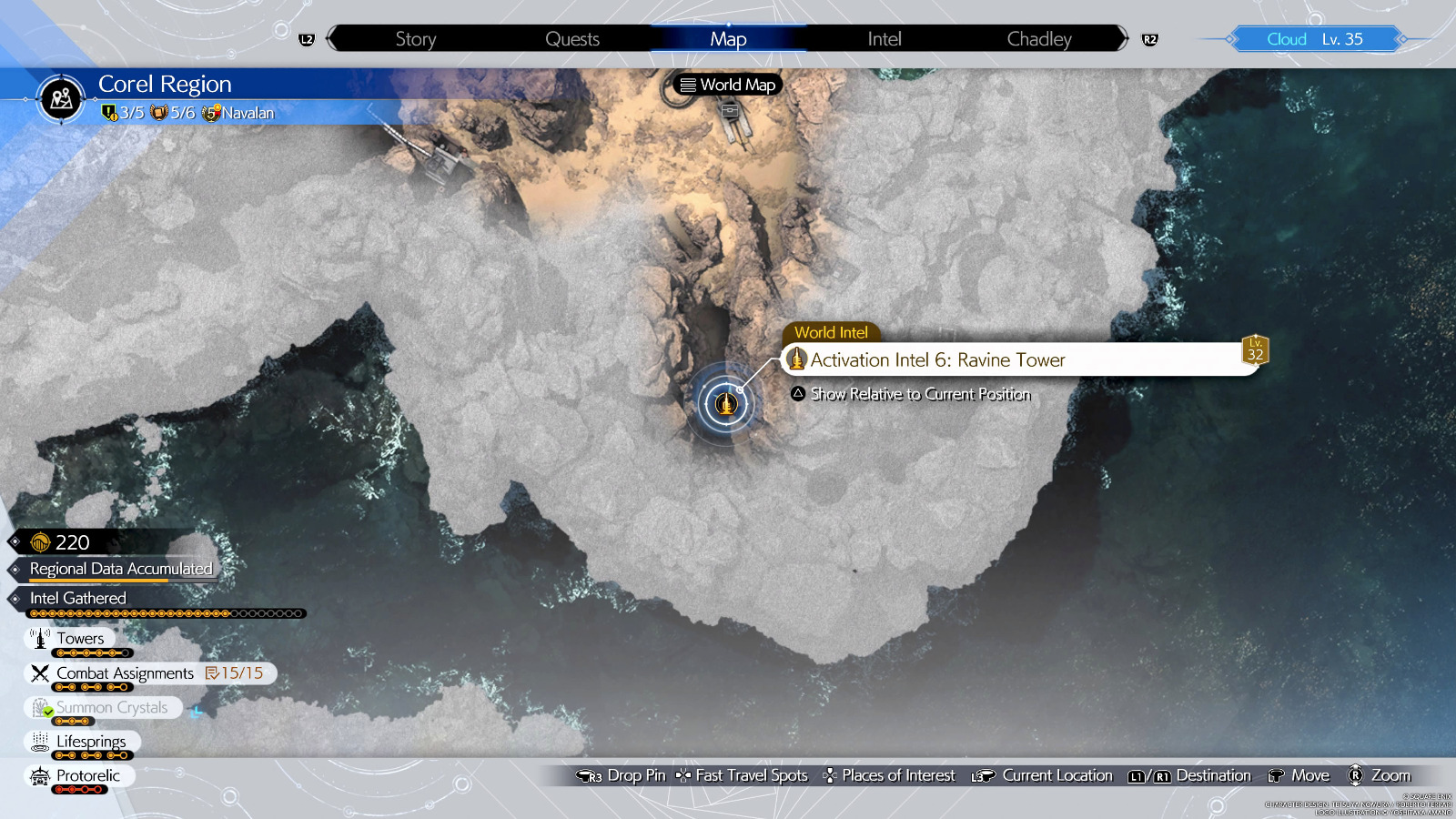Click the gold currency coin icon showing 220
The width and height of the screenshot is (1456, 819).
coord(40,542)
